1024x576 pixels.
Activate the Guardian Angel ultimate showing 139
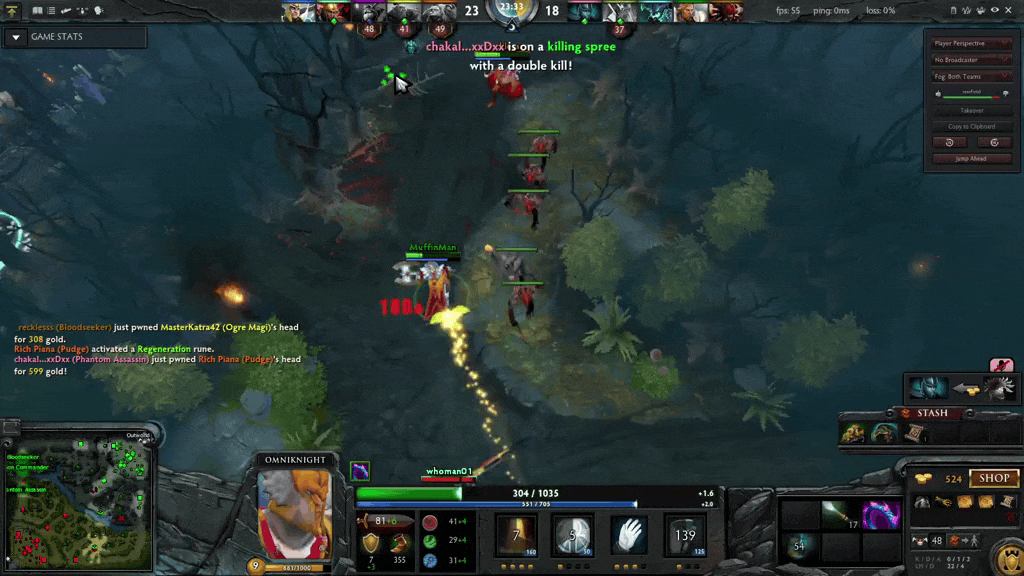685,535
